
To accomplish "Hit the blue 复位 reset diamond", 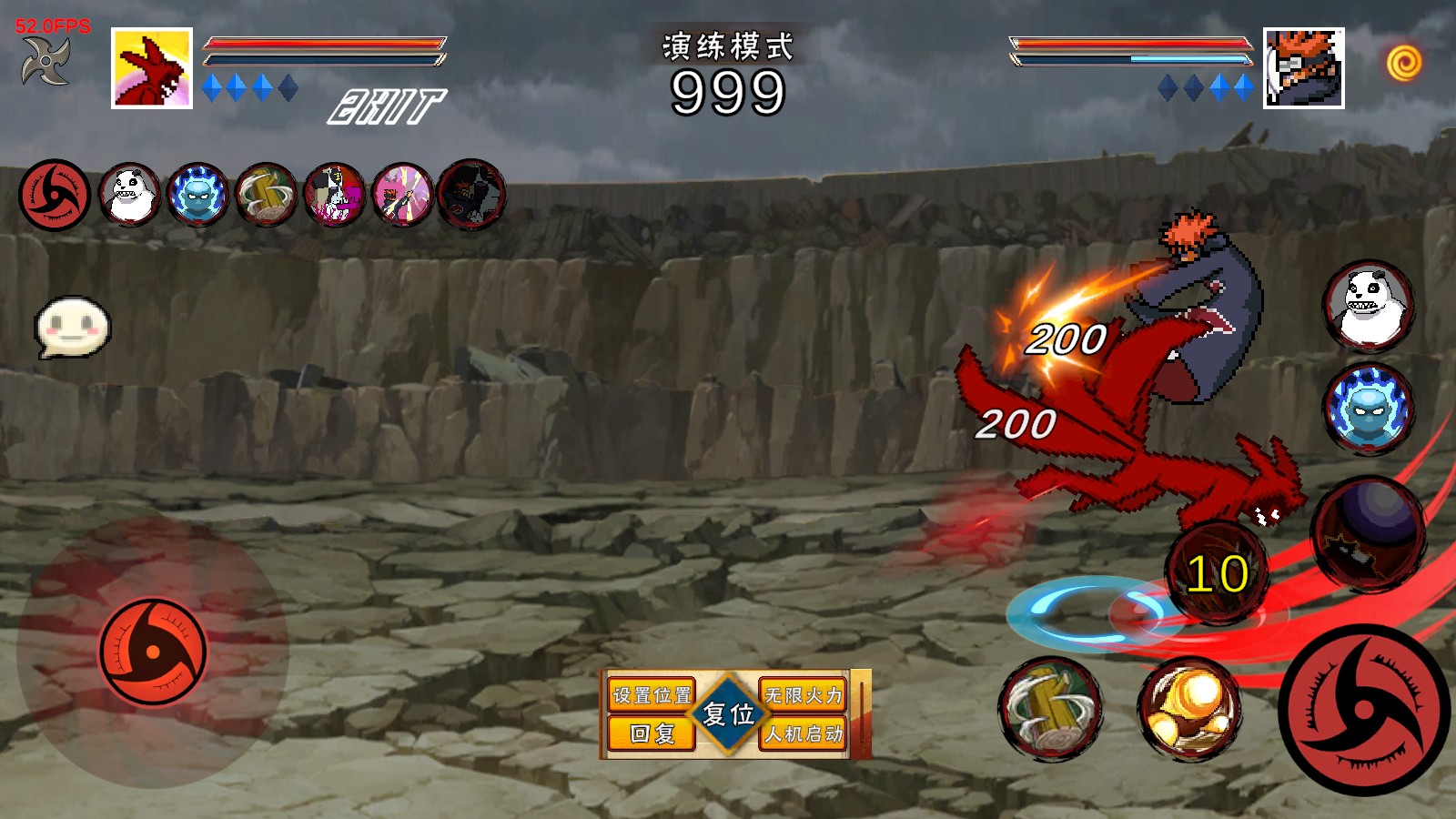I will click(x=728, y=714).
